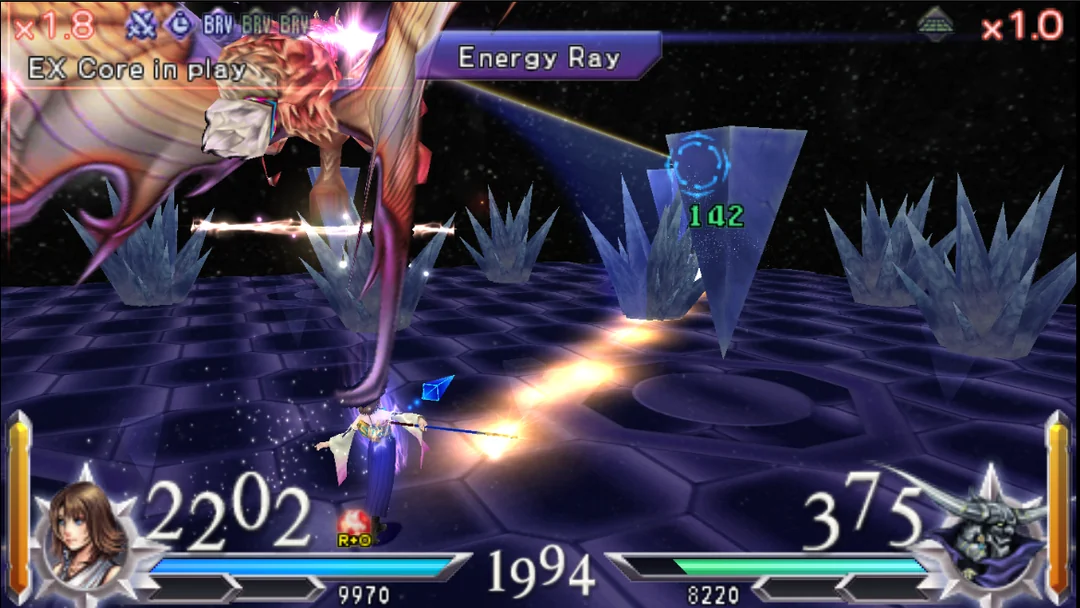Viewport: 1080px width, 608px height.
Task: Click the Energy Ray attack banner
Action: [538, 57]
